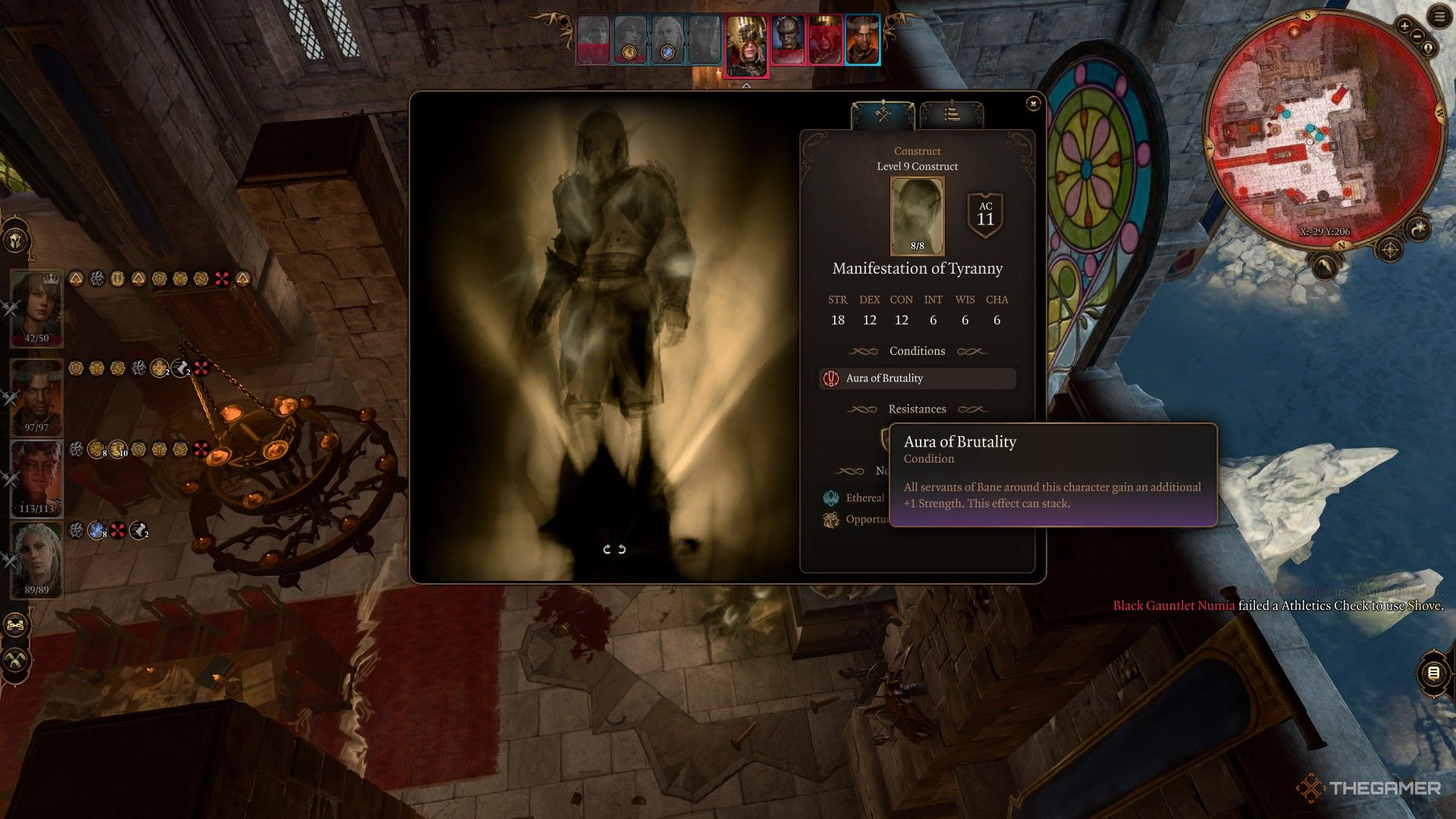The image size is (1456, 819).
Task: Zoom out the minimap with minus button
Action: point(1417,35)
